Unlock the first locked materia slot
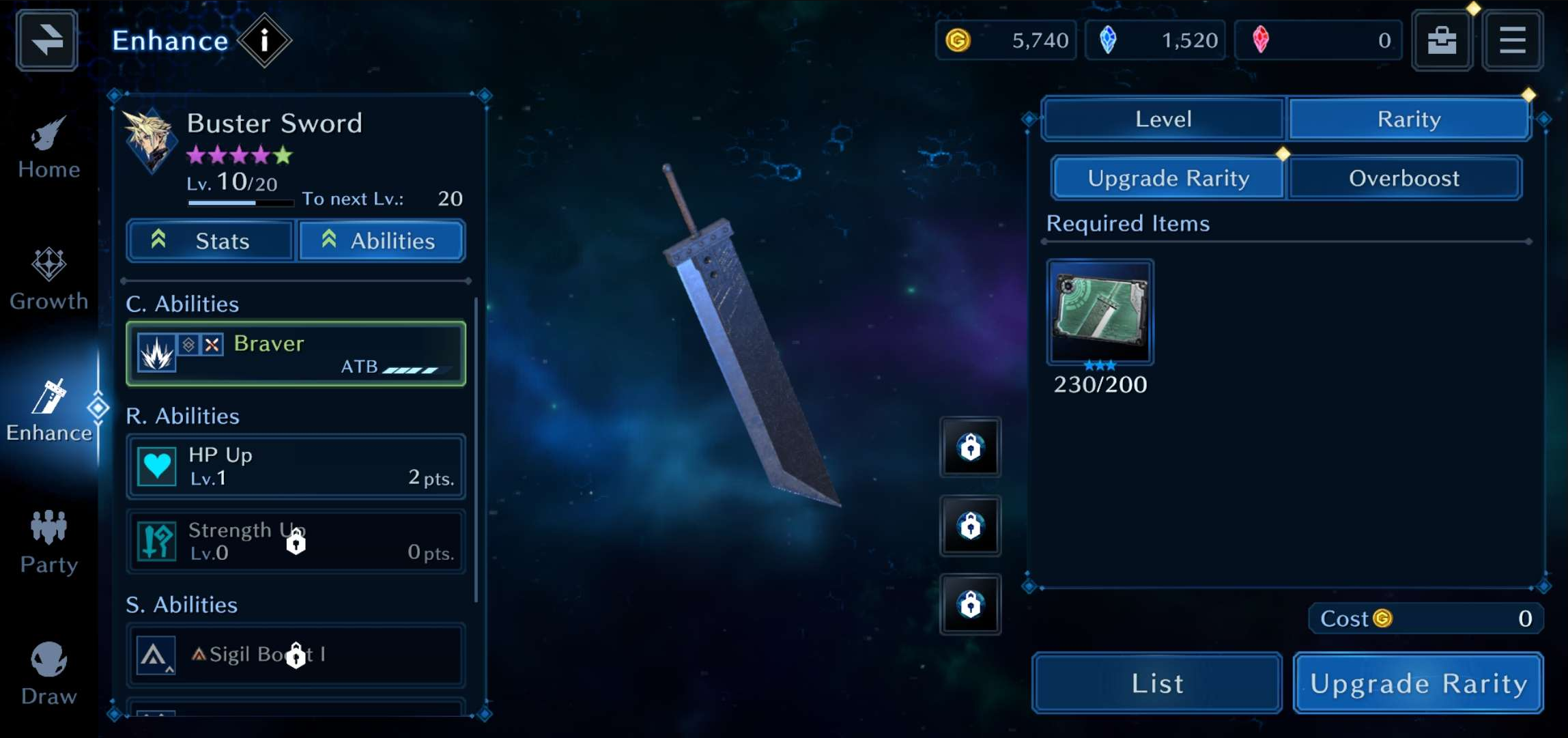The height and width of the screenshot is (738, 1568). click(x=970, y=449)
